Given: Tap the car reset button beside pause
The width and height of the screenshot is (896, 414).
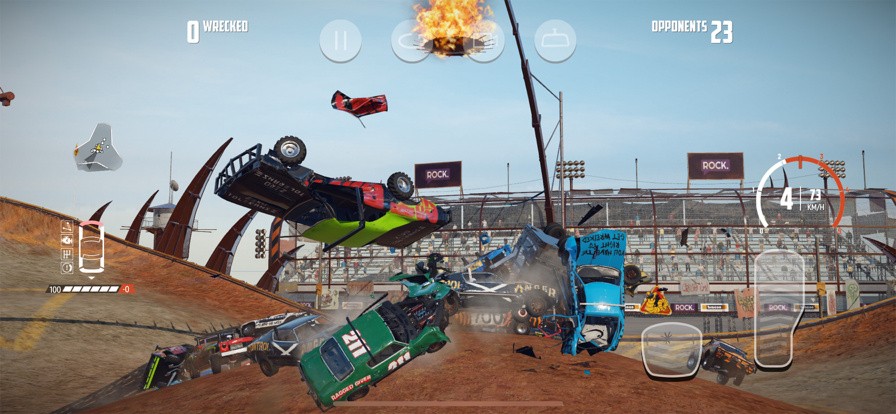Looking at the screenshot, I should (x=411, y=41).
